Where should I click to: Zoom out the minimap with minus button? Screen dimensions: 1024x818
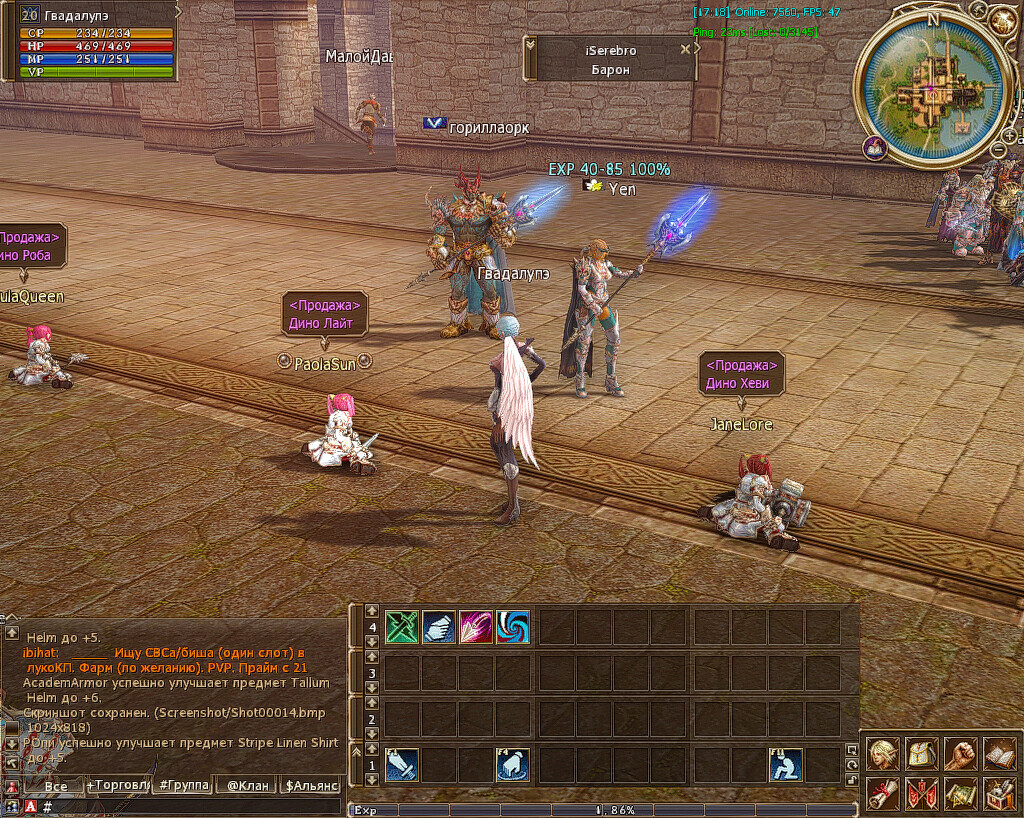[x=997, y=150]
